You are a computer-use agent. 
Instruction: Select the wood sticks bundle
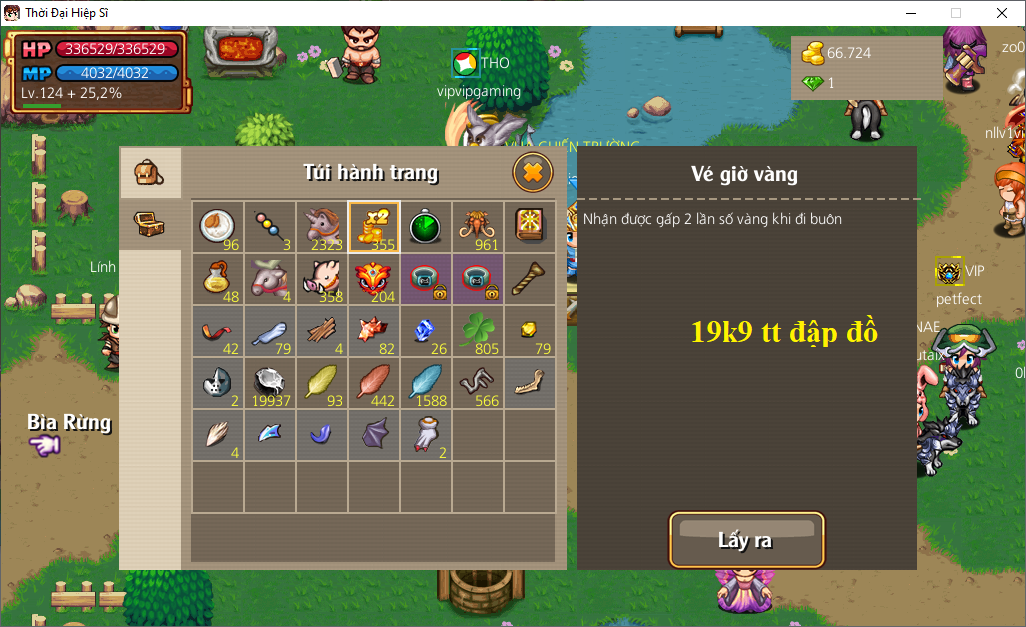click(322, 331)
